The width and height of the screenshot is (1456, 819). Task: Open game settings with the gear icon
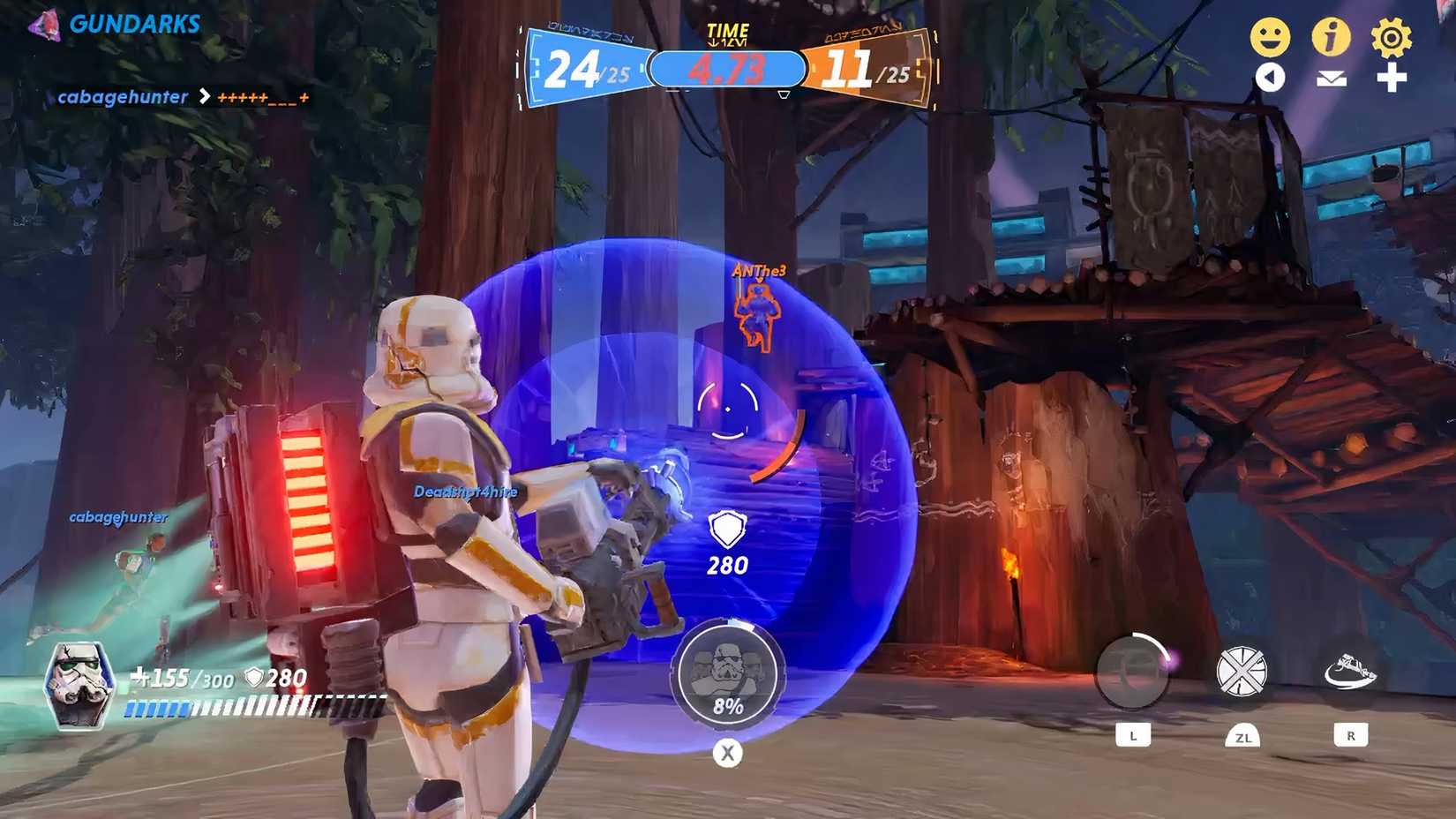tap(1392, 36)
